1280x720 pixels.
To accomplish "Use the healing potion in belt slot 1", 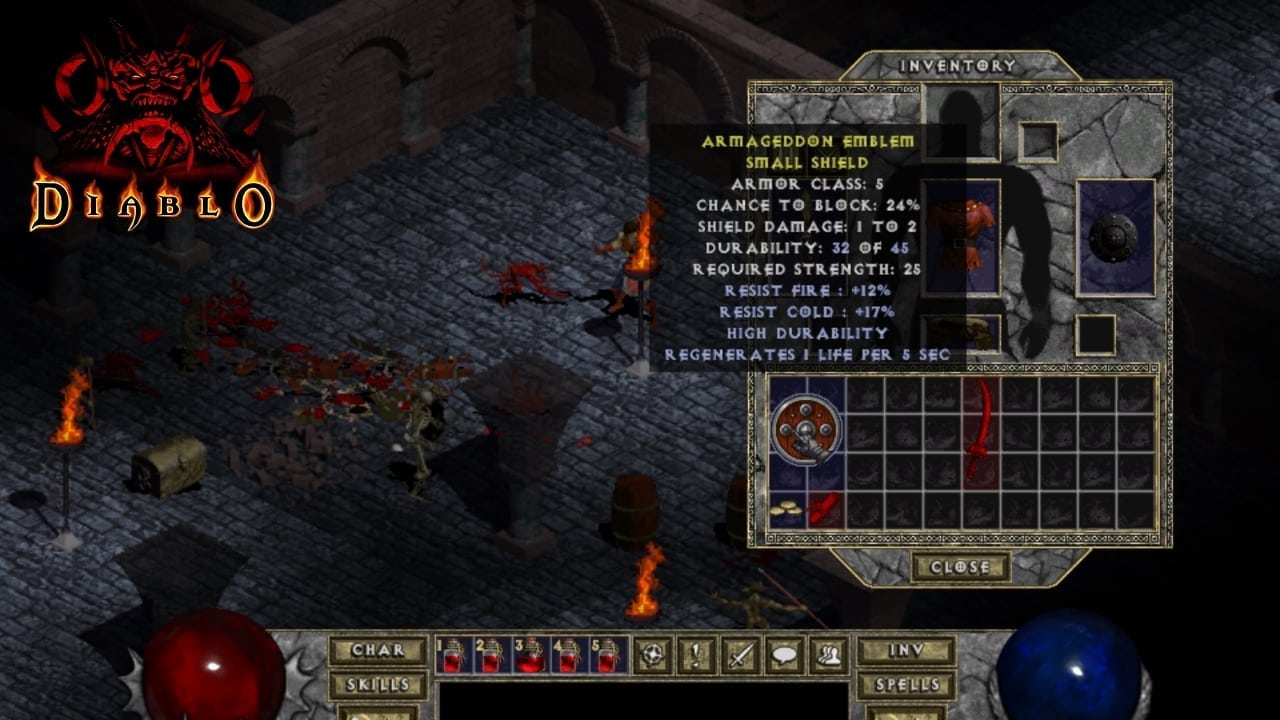I will pos(453,655).
